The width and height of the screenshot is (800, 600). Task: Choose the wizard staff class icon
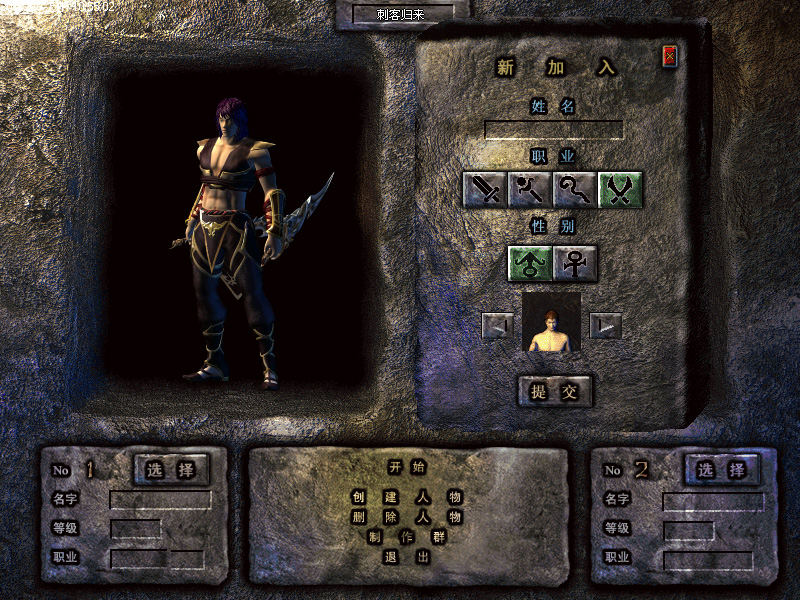pos(530,189)
